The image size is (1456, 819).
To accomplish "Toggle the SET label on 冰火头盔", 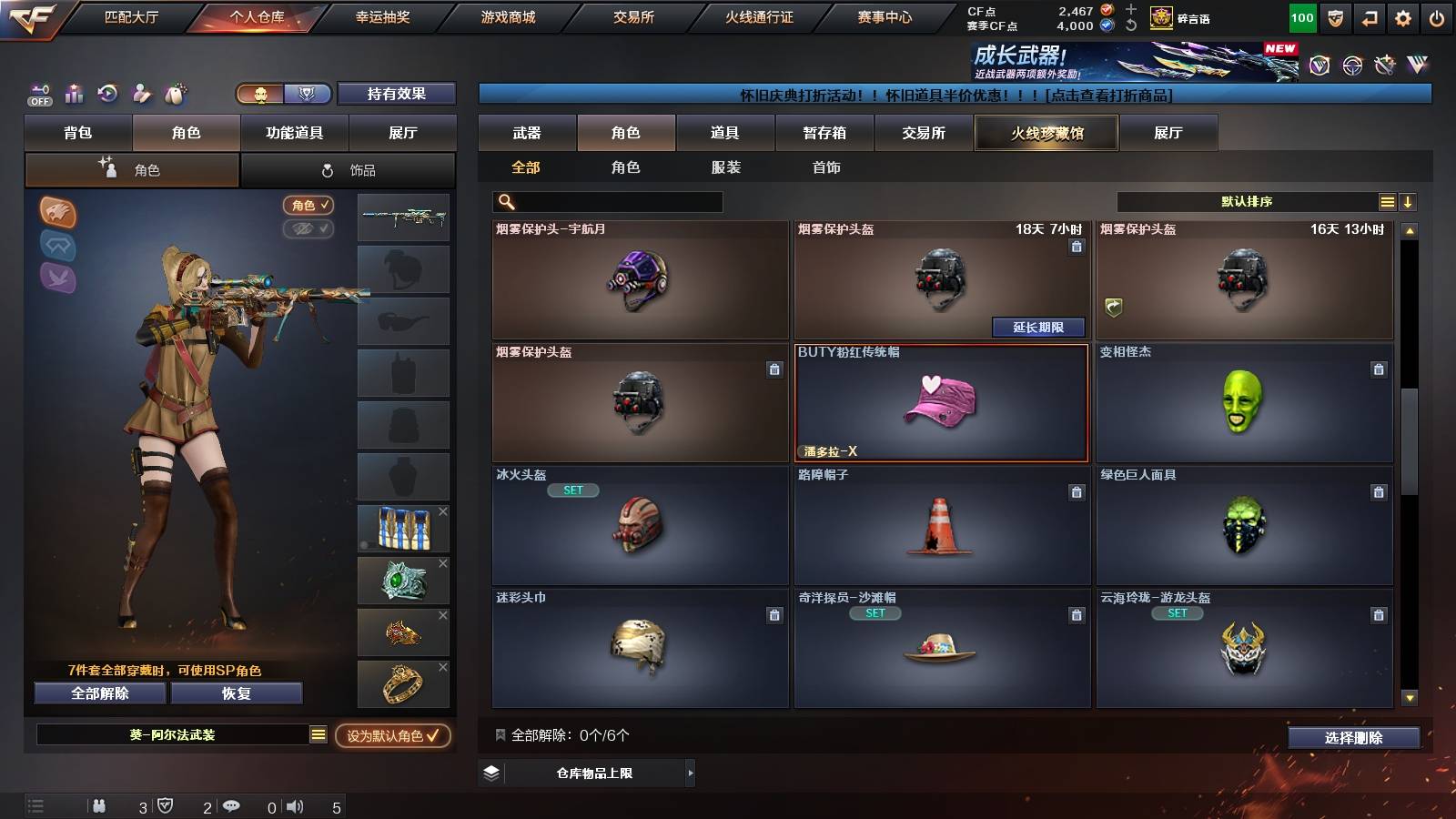I will [574, 490].
